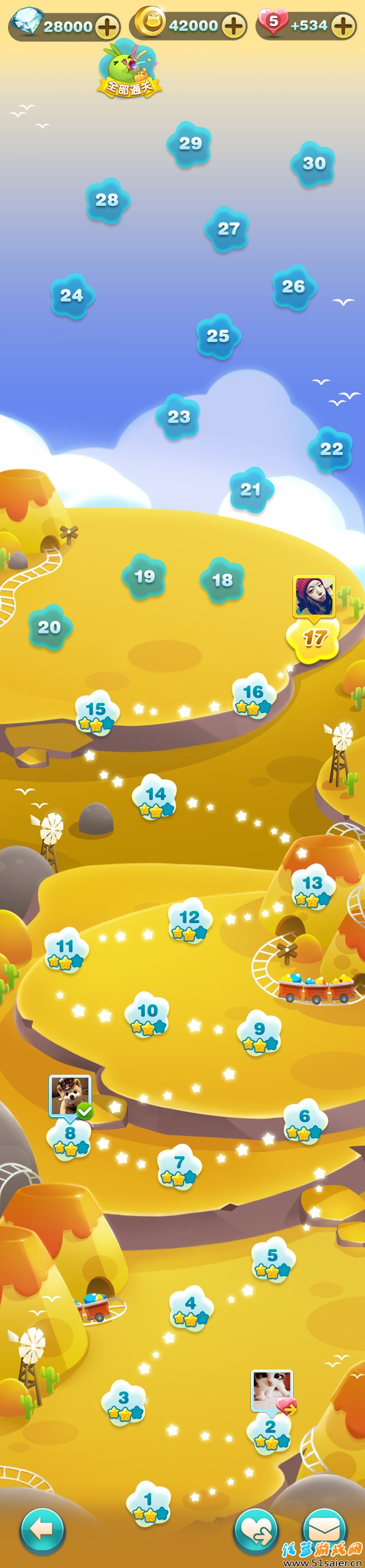Select locked level 30

314,164
